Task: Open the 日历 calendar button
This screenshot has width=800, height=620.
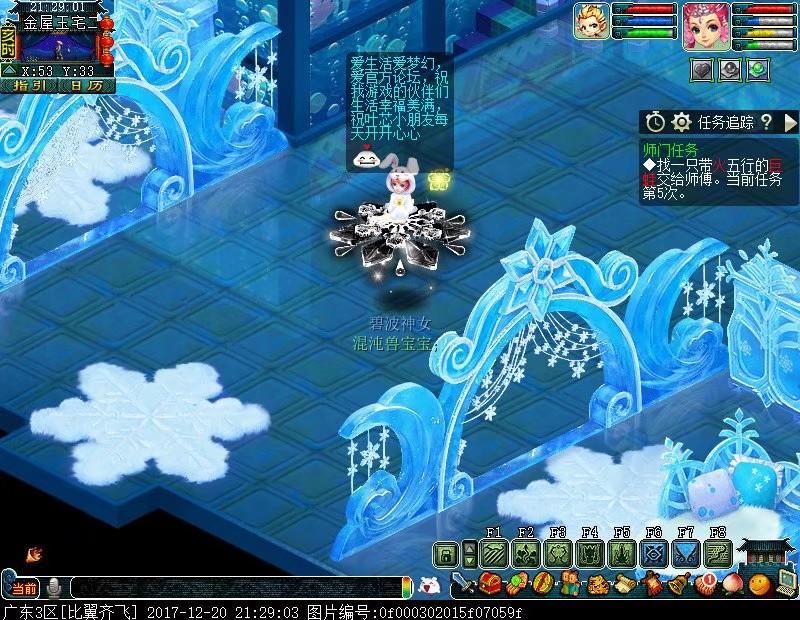Action: [x=86, y=86]
